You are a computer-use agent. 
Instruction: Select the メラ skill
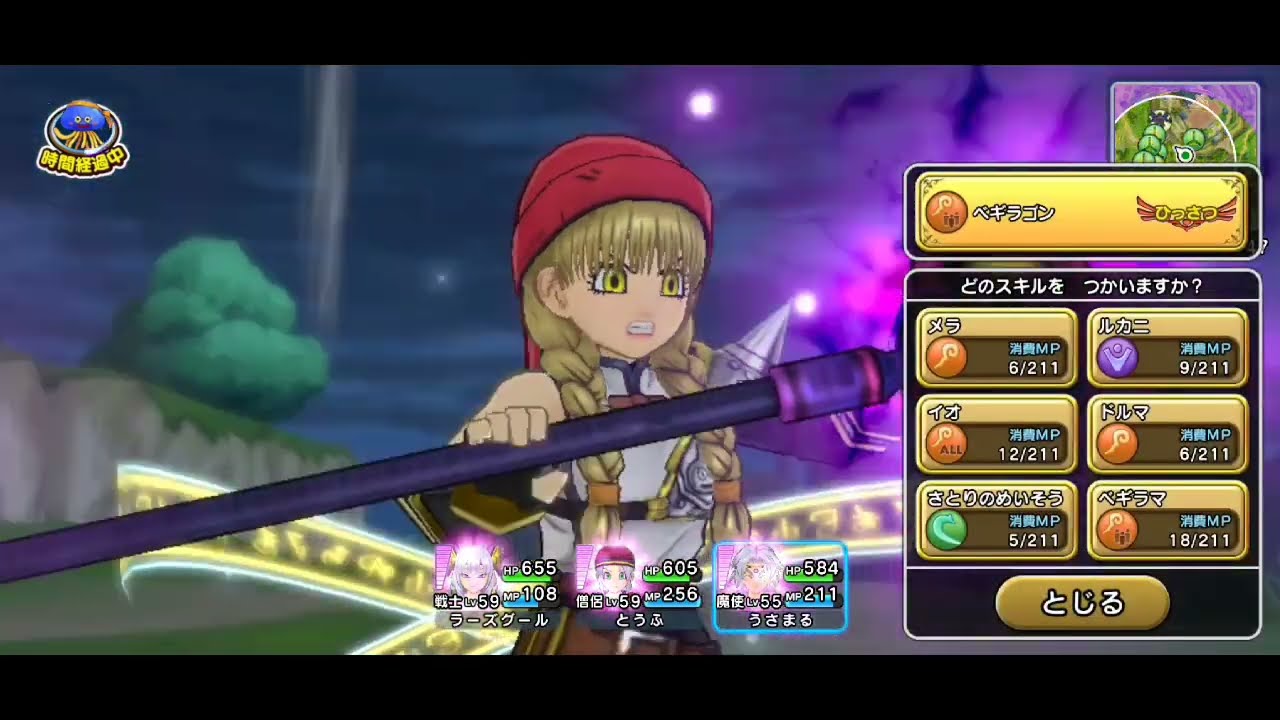click(996, 348)
